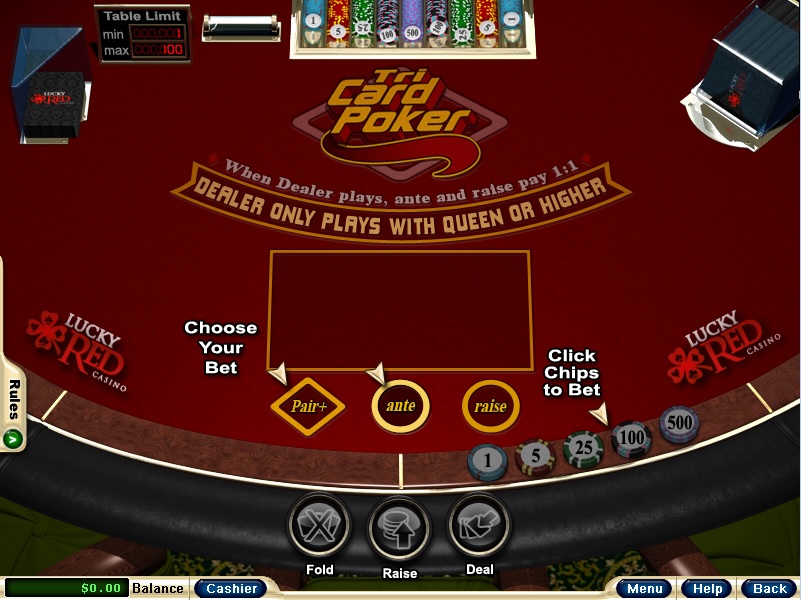Hit the round Raise button
This screenshot has height=600, width=801.
click(x=399, y=529)
